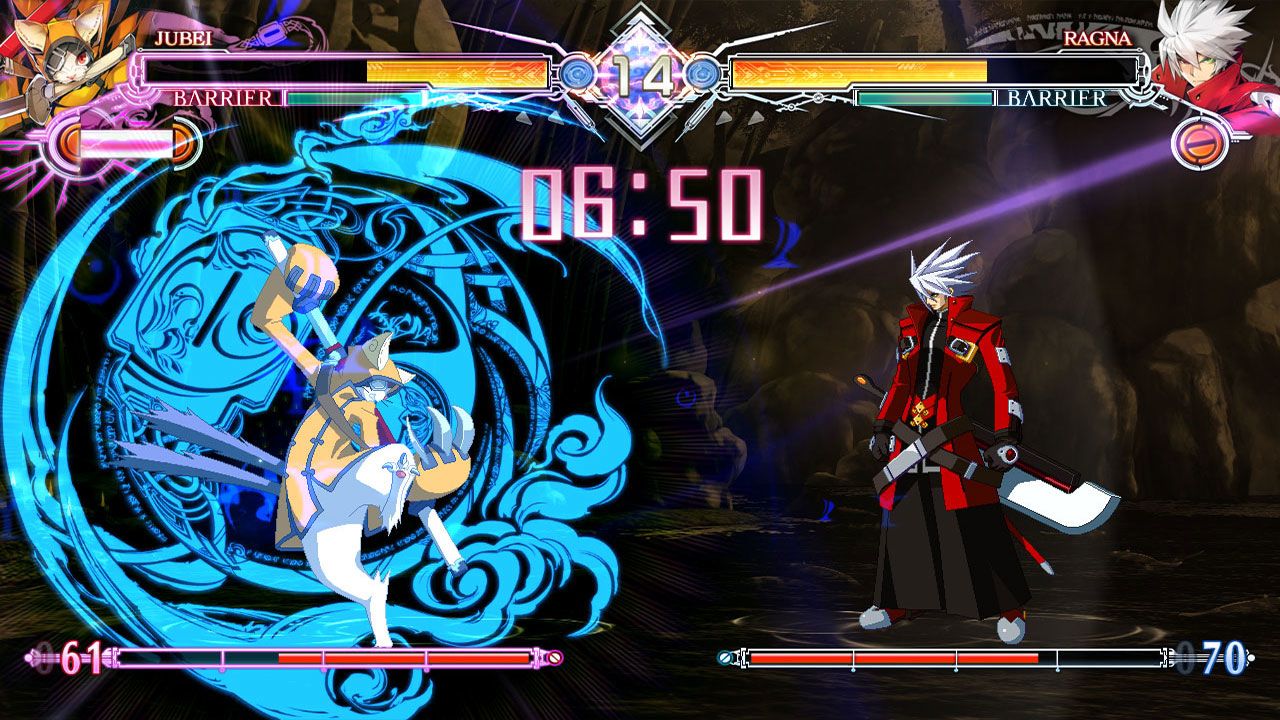Click Jubei's character portrait

(55, 60)
